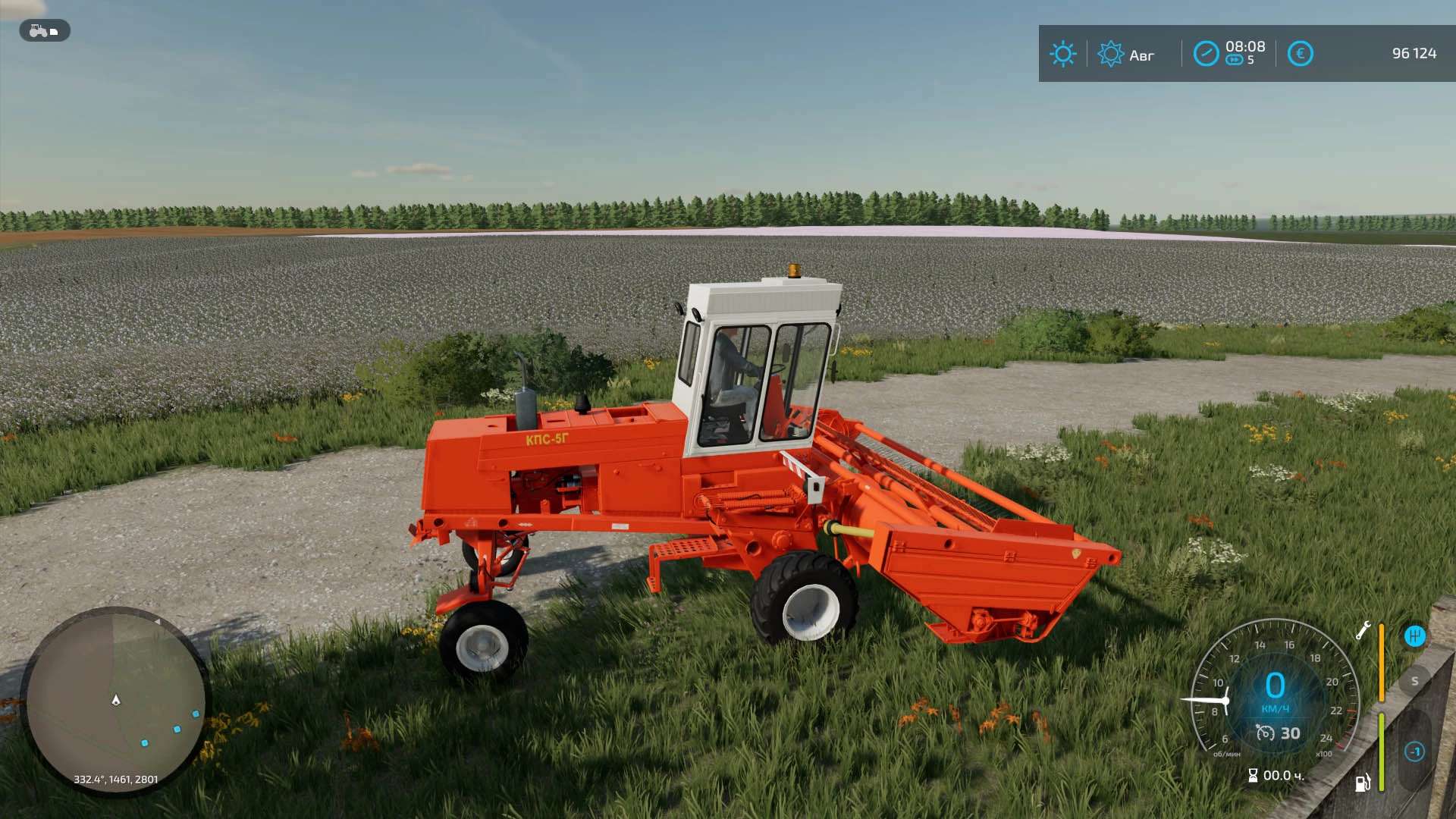Select the cruise control speed icon
This screenshot has height=819, width=1456.
1265,733
